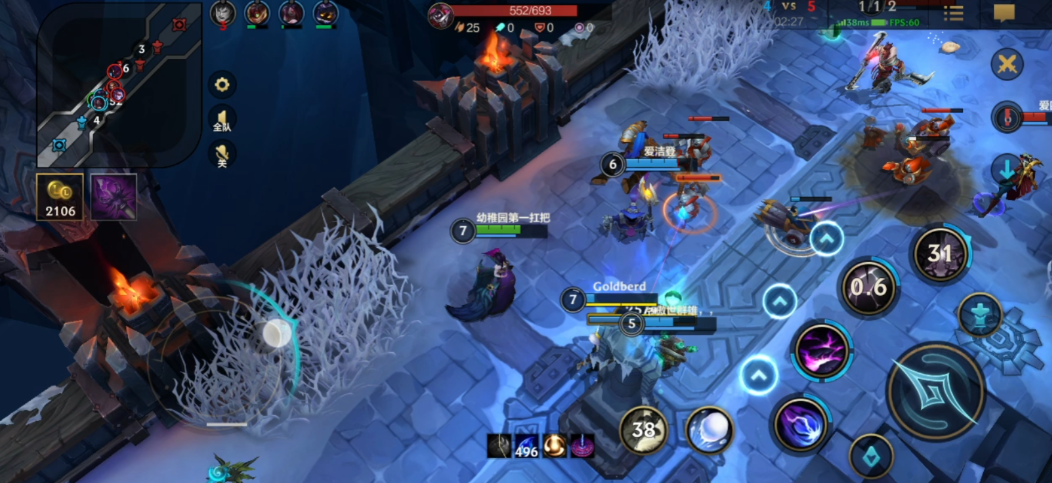Screen dimensions: 1052x483
Task: Cast the purple lightning ability
Action: 822,351
